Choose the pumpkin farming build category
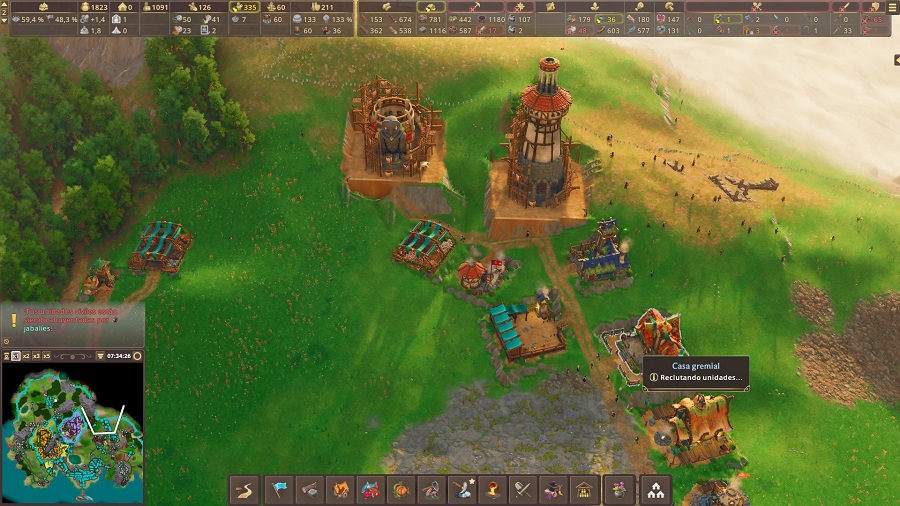 400,490
